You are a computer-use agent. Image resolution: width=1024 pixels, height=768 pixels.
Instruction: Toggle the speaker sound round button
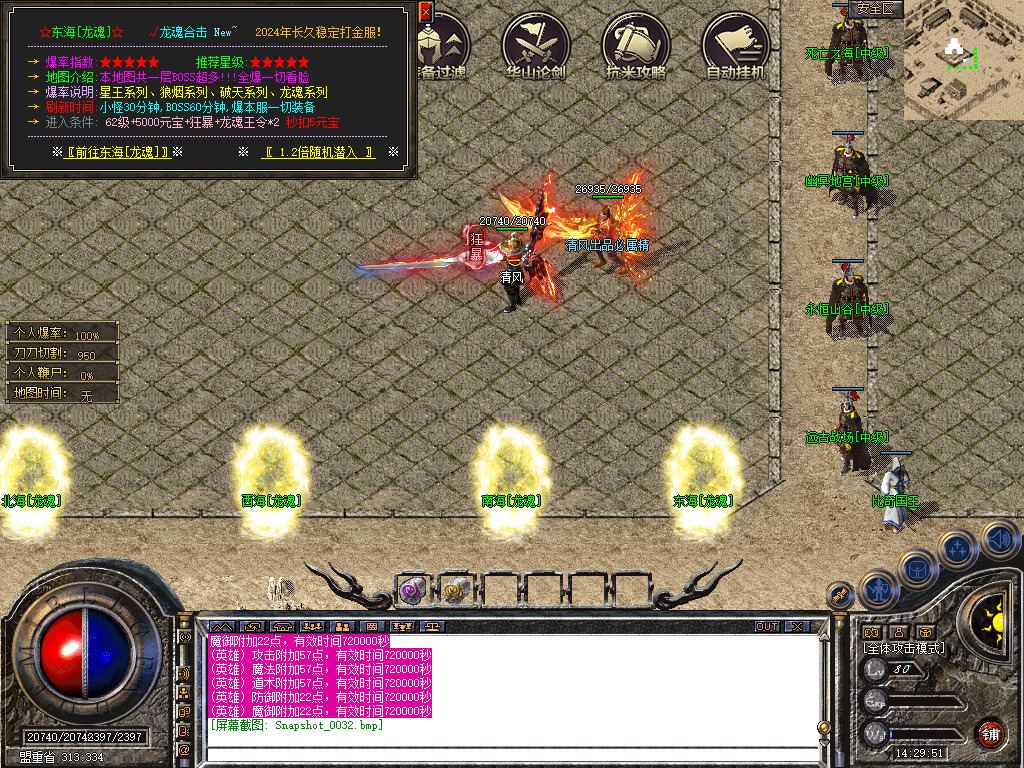[x=1000, y=540]
